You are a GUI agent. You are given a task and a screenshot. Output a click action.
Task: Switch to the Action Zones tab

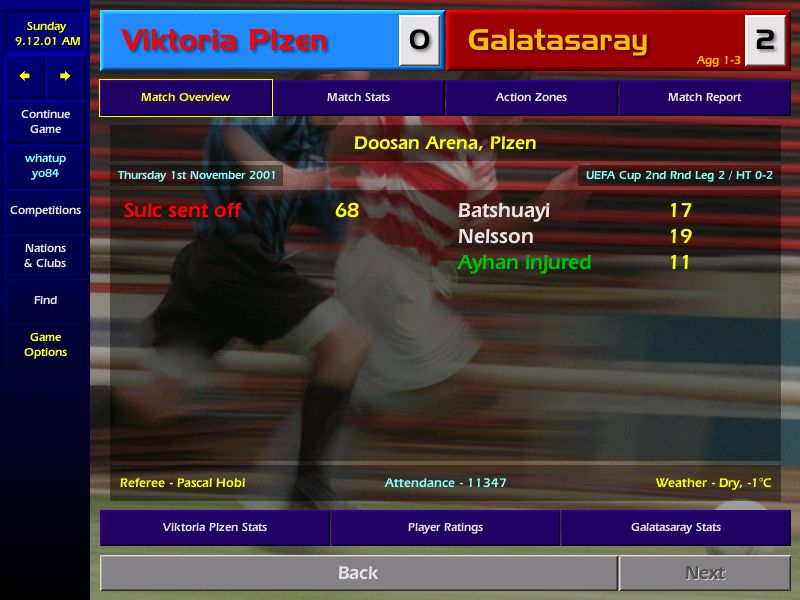coord(531,98)
